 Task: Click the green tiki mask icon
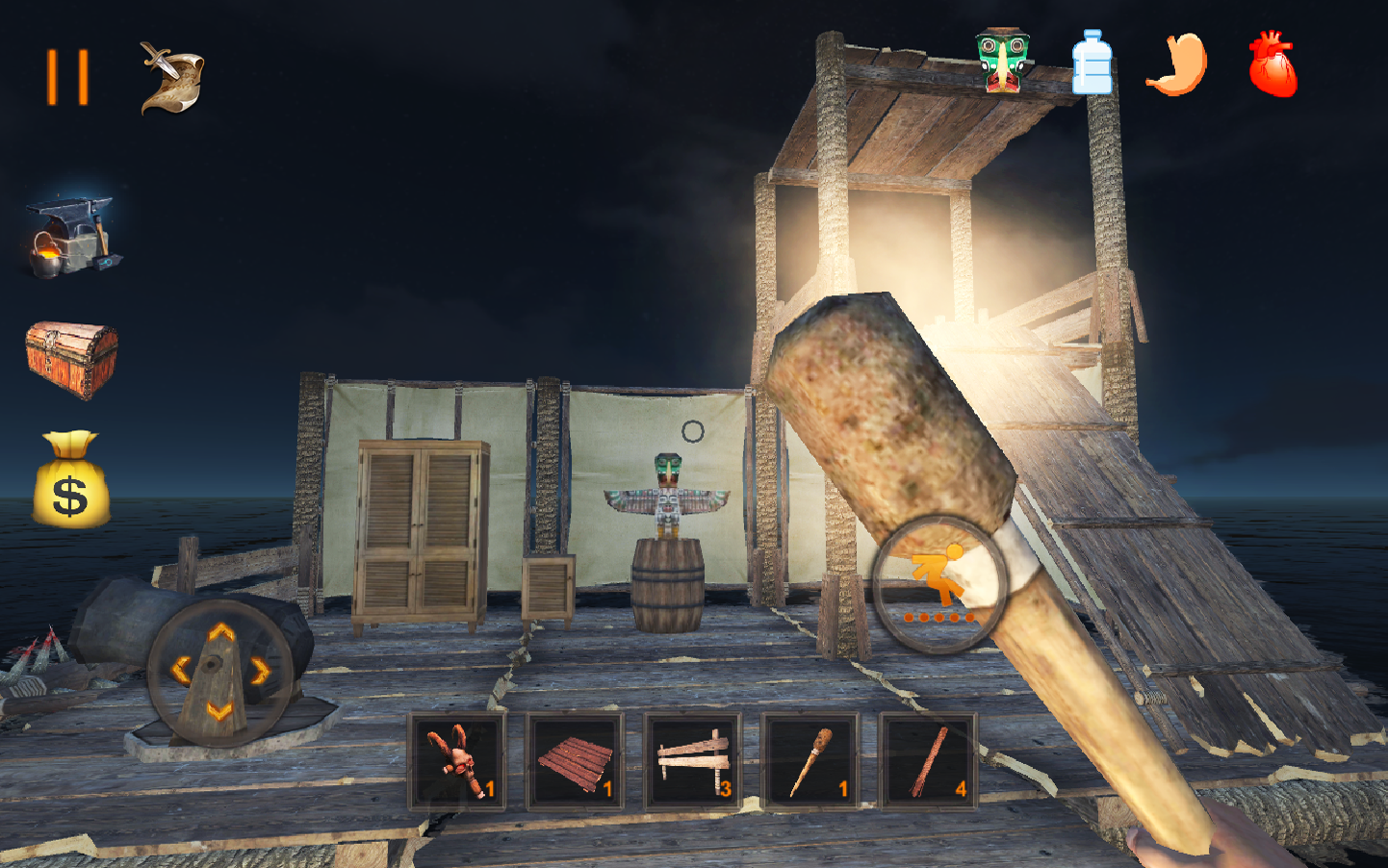point(1002,61)
